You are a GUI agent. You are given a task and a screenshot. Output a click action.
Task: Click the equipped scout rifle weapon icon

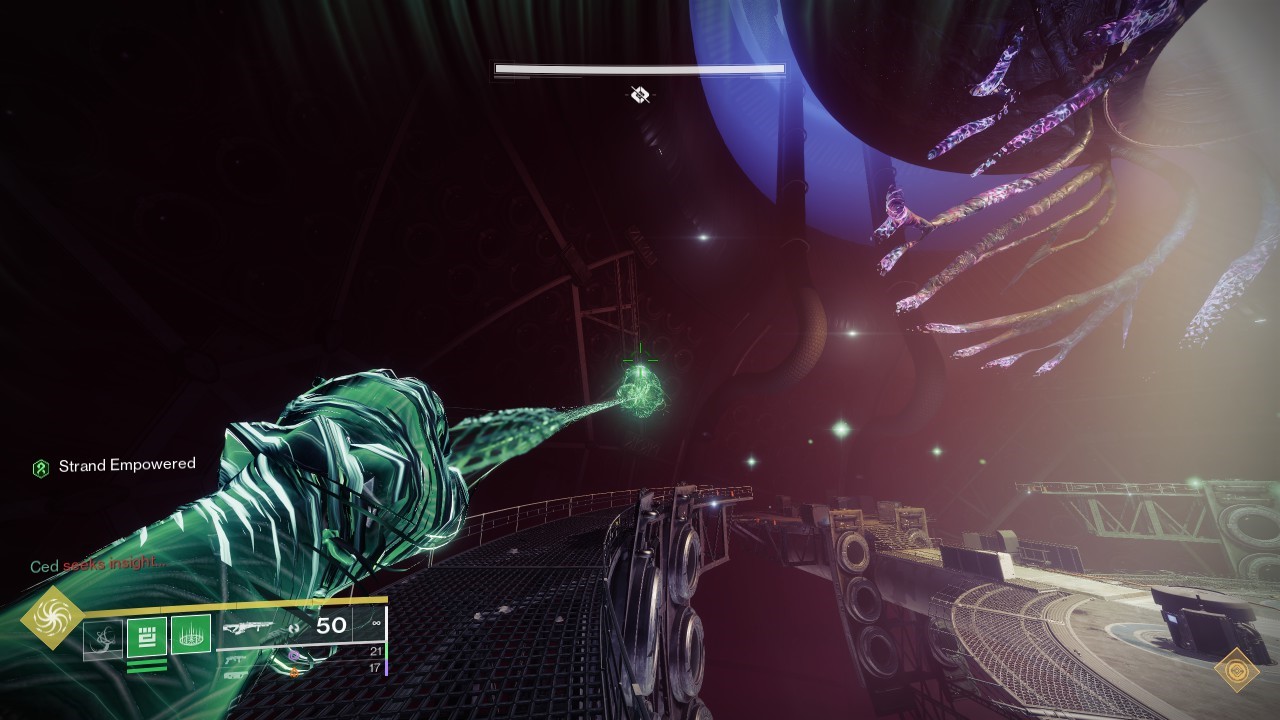tap(248, 628)
